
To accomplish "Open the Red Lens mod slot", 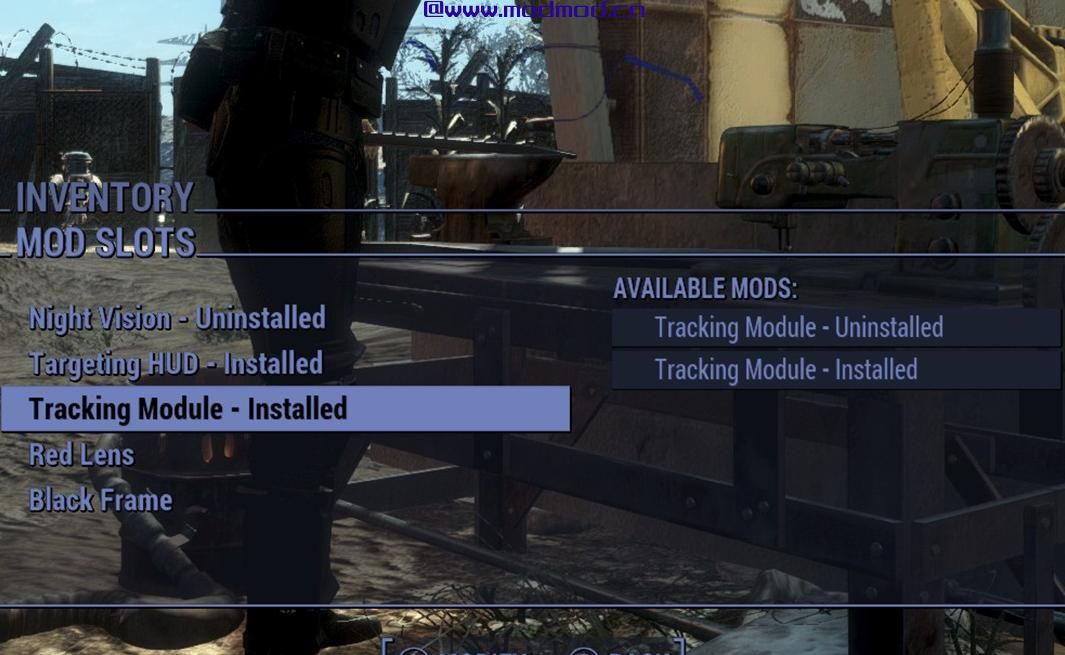I will [x=82, y=455].
